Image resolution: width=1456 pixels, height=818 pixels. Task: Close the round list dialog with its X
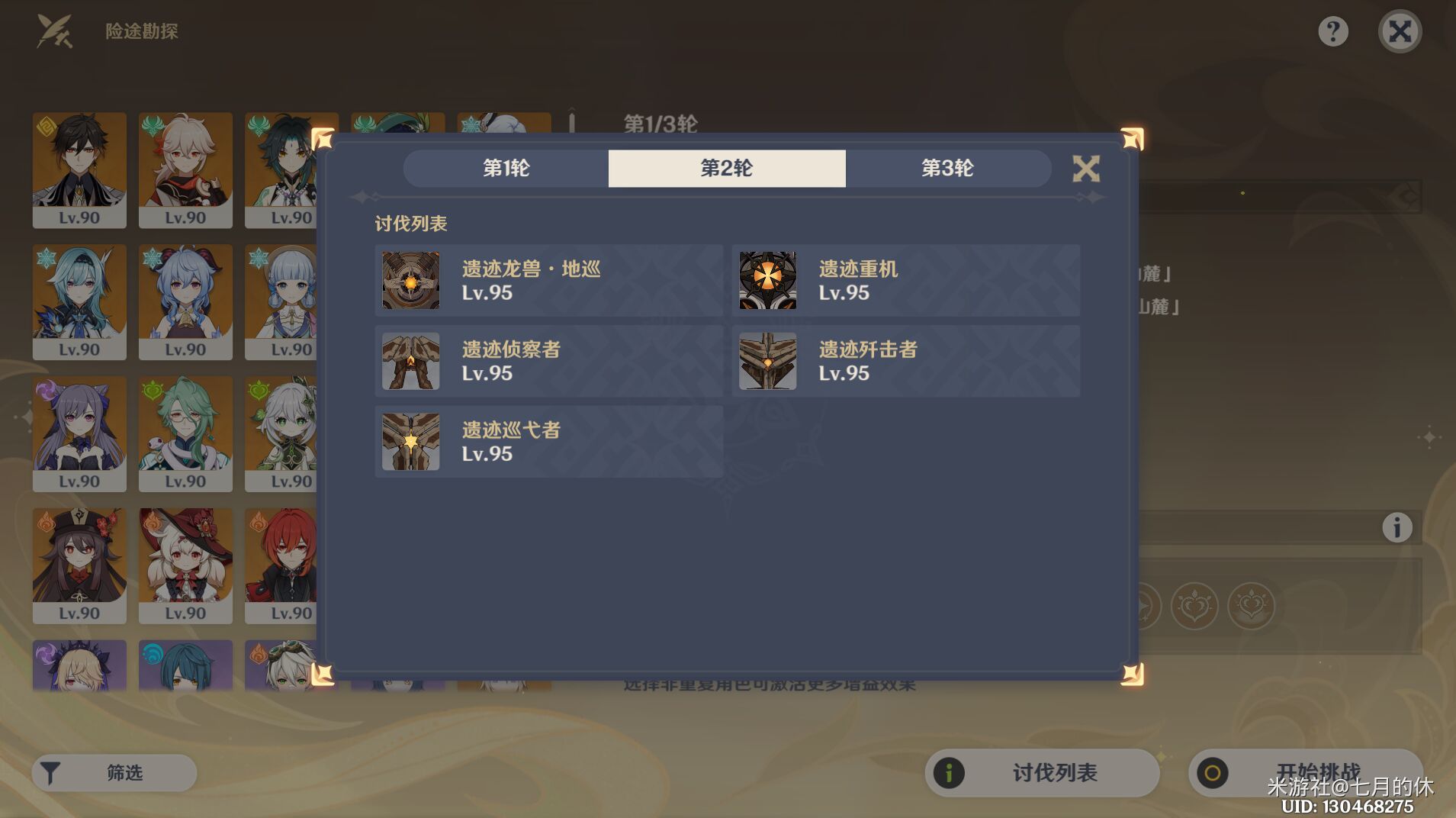1086,169
